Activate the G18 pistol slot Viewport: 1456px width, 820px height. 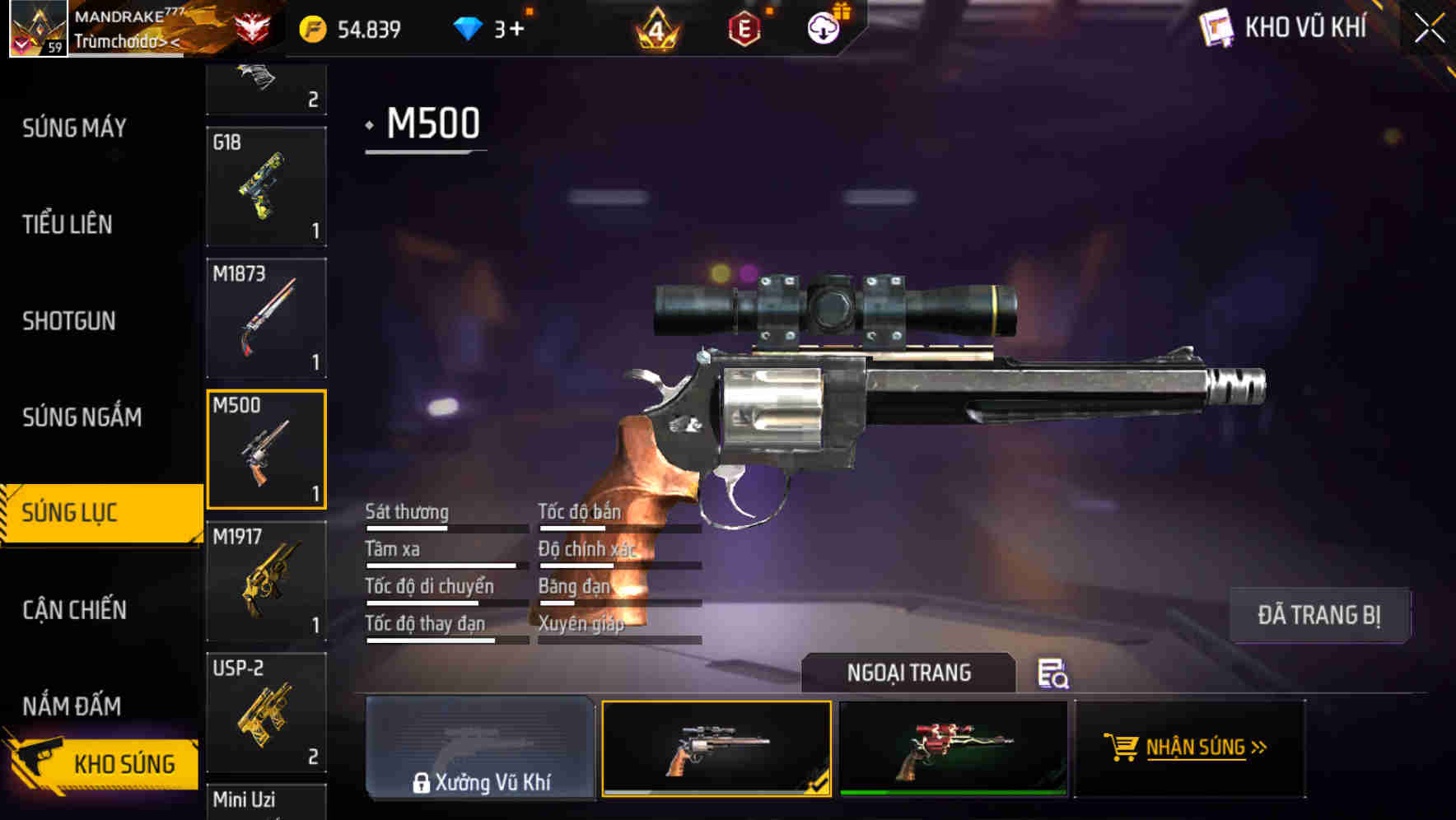click(x=266, y=188)
